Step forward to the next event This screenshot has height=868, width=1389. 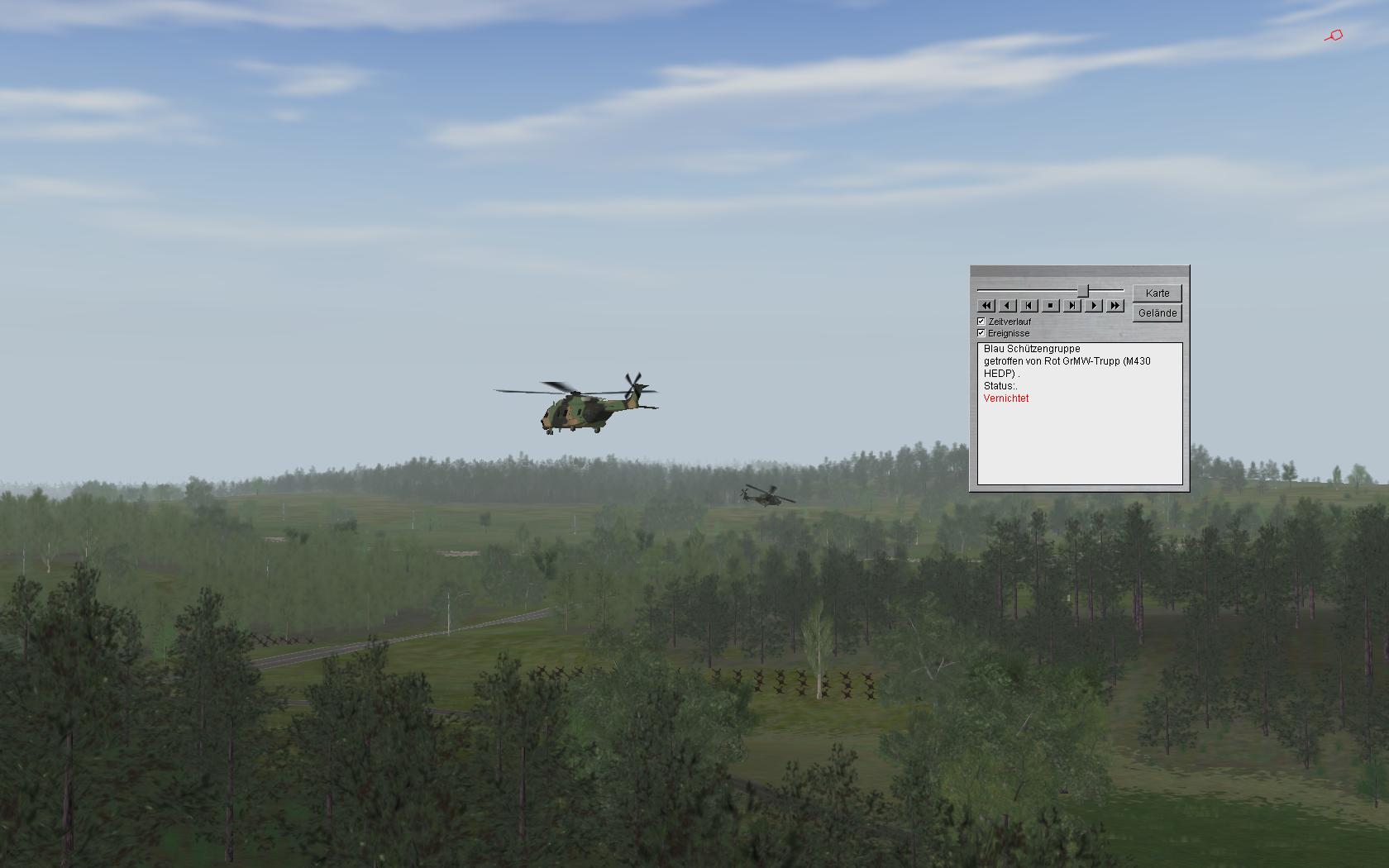(x=1072, y=306)
